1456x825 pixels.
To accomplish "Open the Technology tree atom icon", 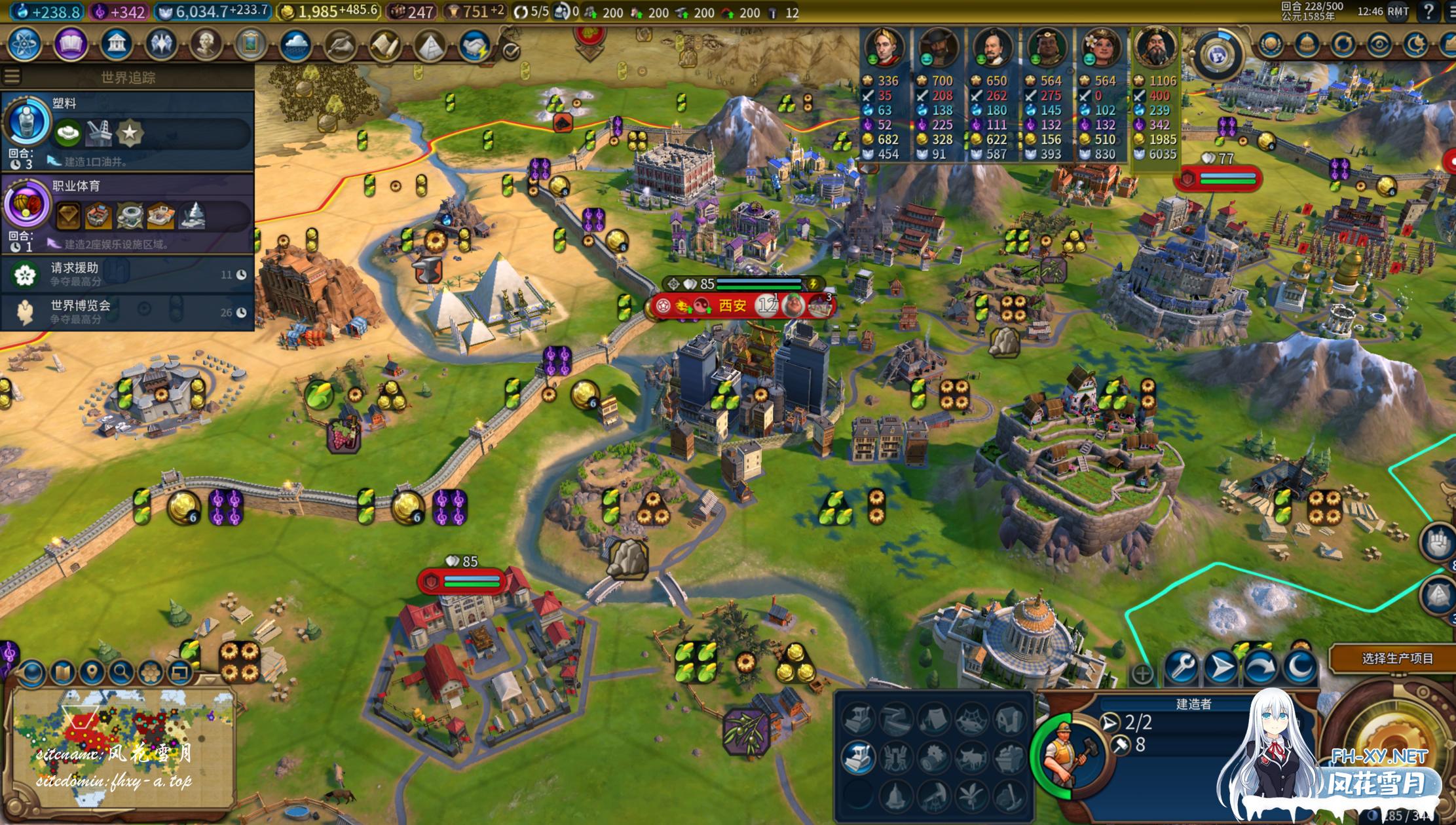I will [24, 45].
